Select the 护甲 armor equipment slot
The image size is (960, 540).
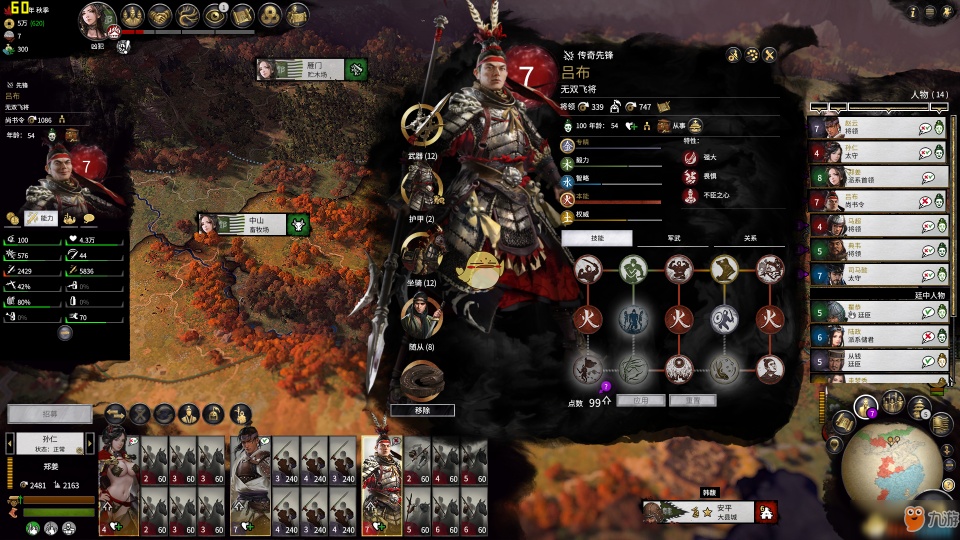[x=422, y=186]
